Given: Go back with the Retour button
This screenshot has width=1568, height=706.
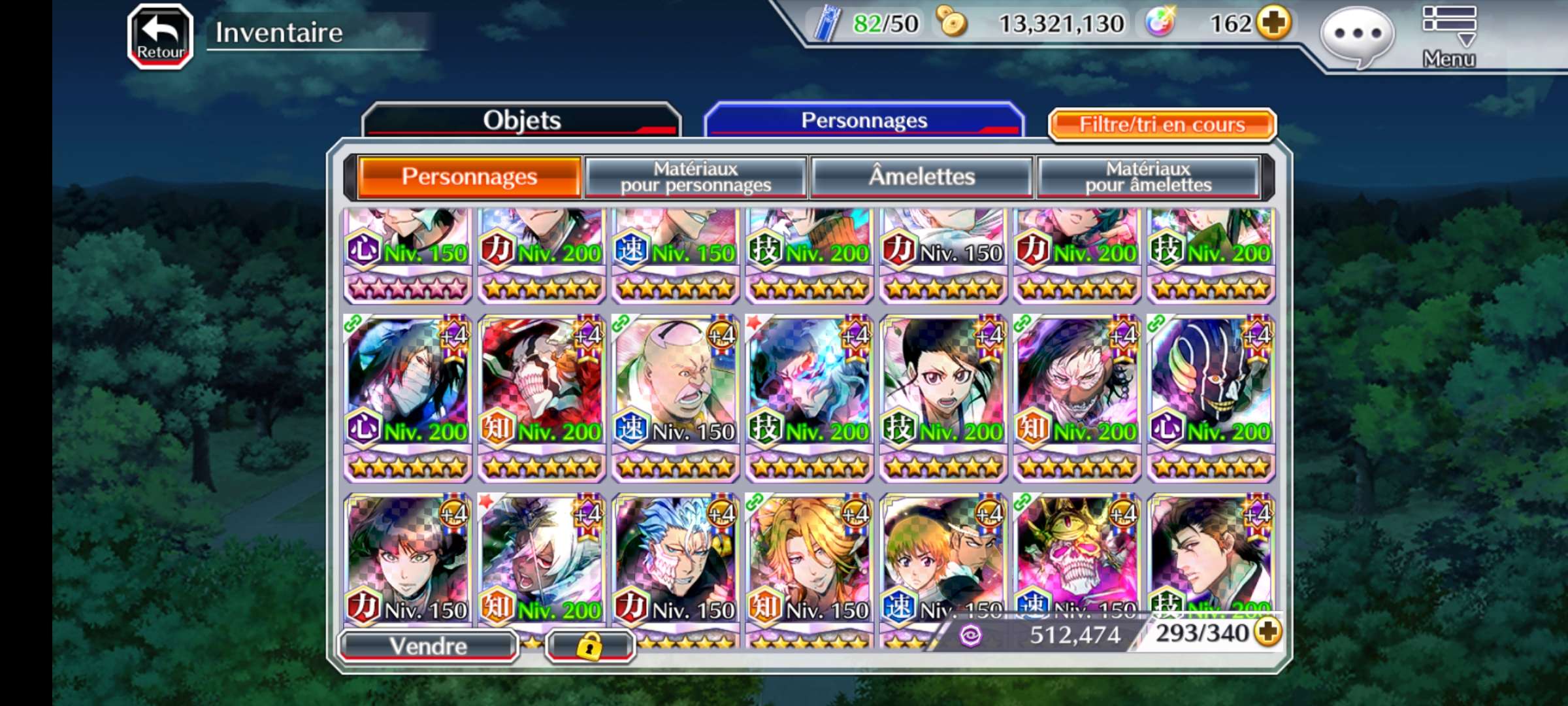Looking at the screenshot, I should click(x=160, y=36).
